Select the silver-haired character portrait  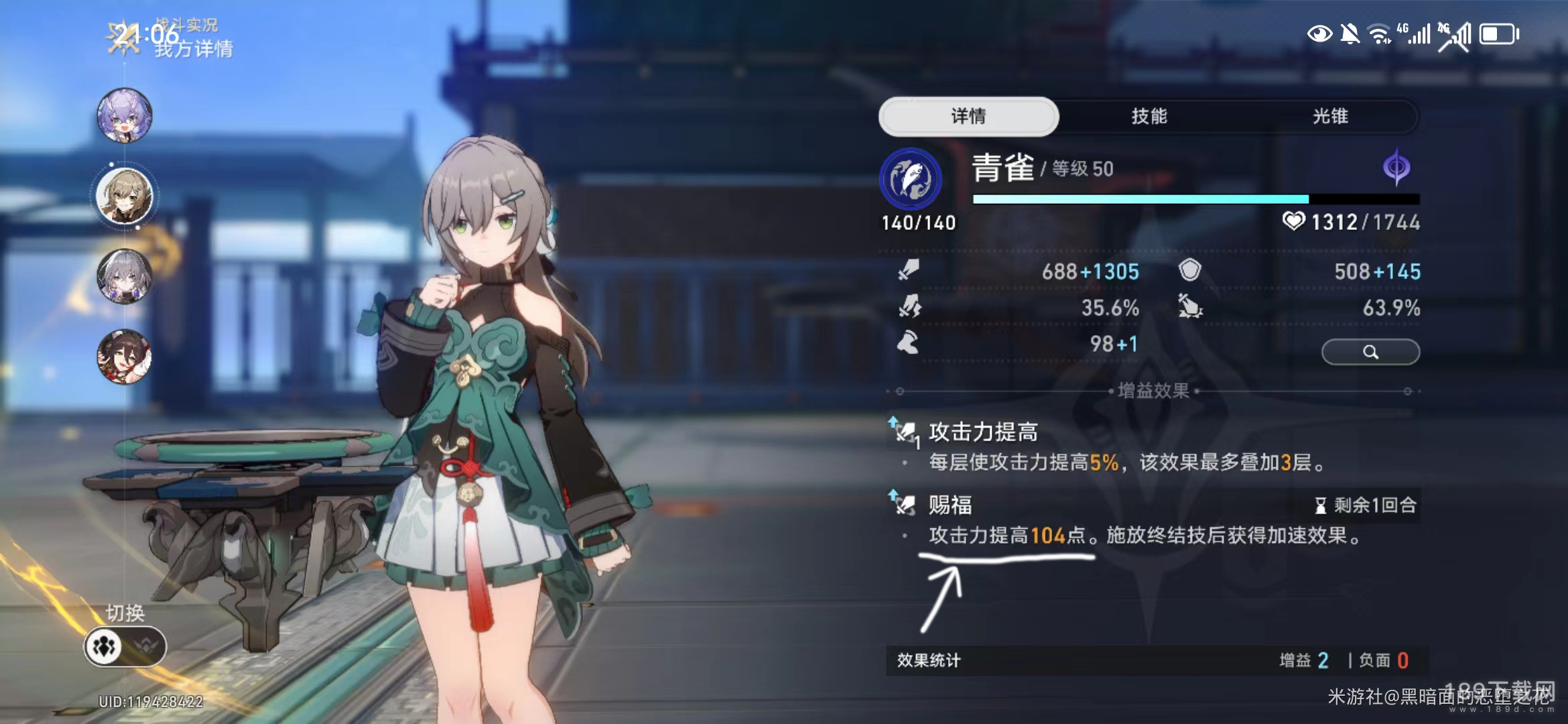pos(125,276)
